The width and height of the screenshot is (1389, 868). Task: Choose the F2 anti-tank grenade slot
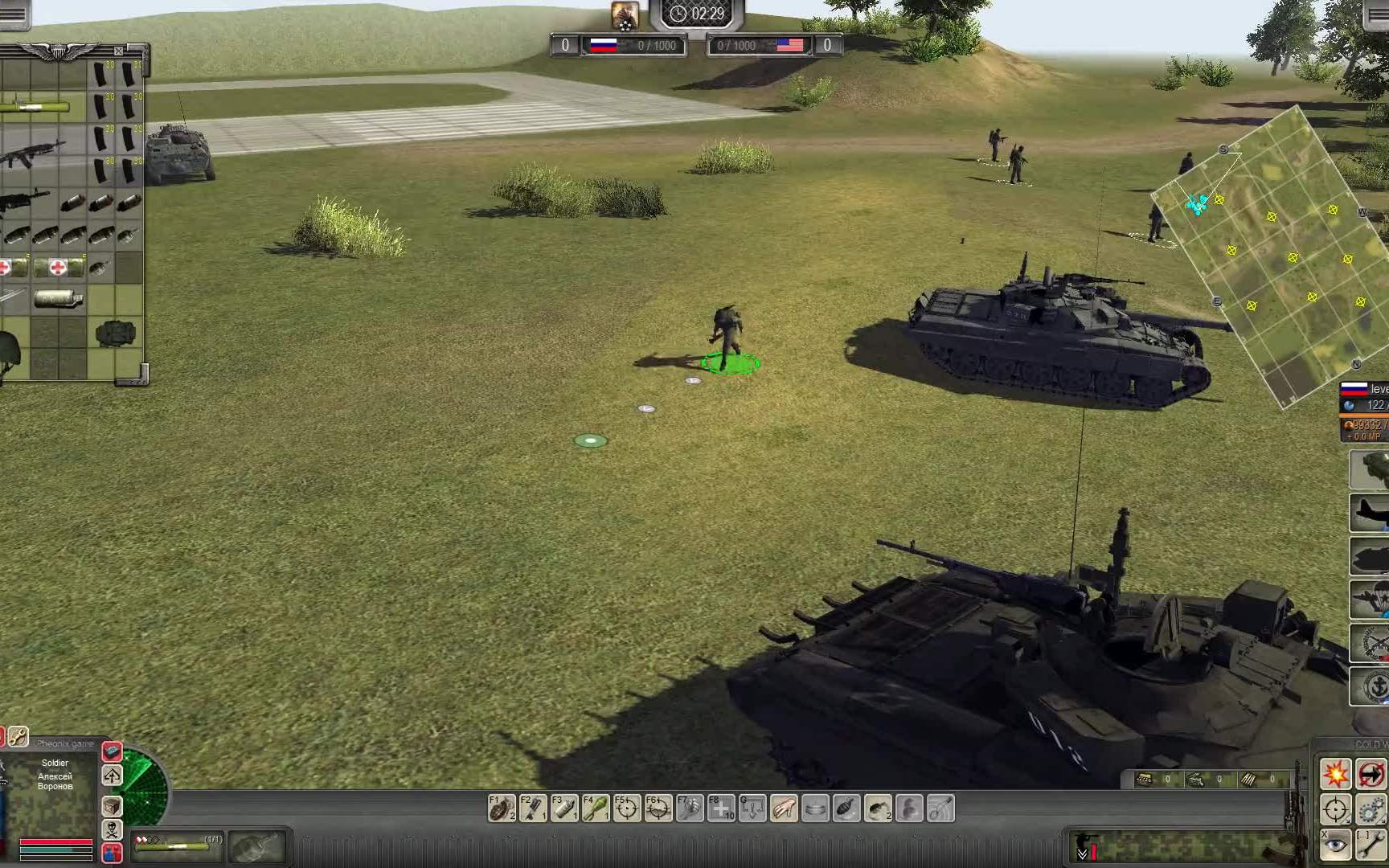533,809
